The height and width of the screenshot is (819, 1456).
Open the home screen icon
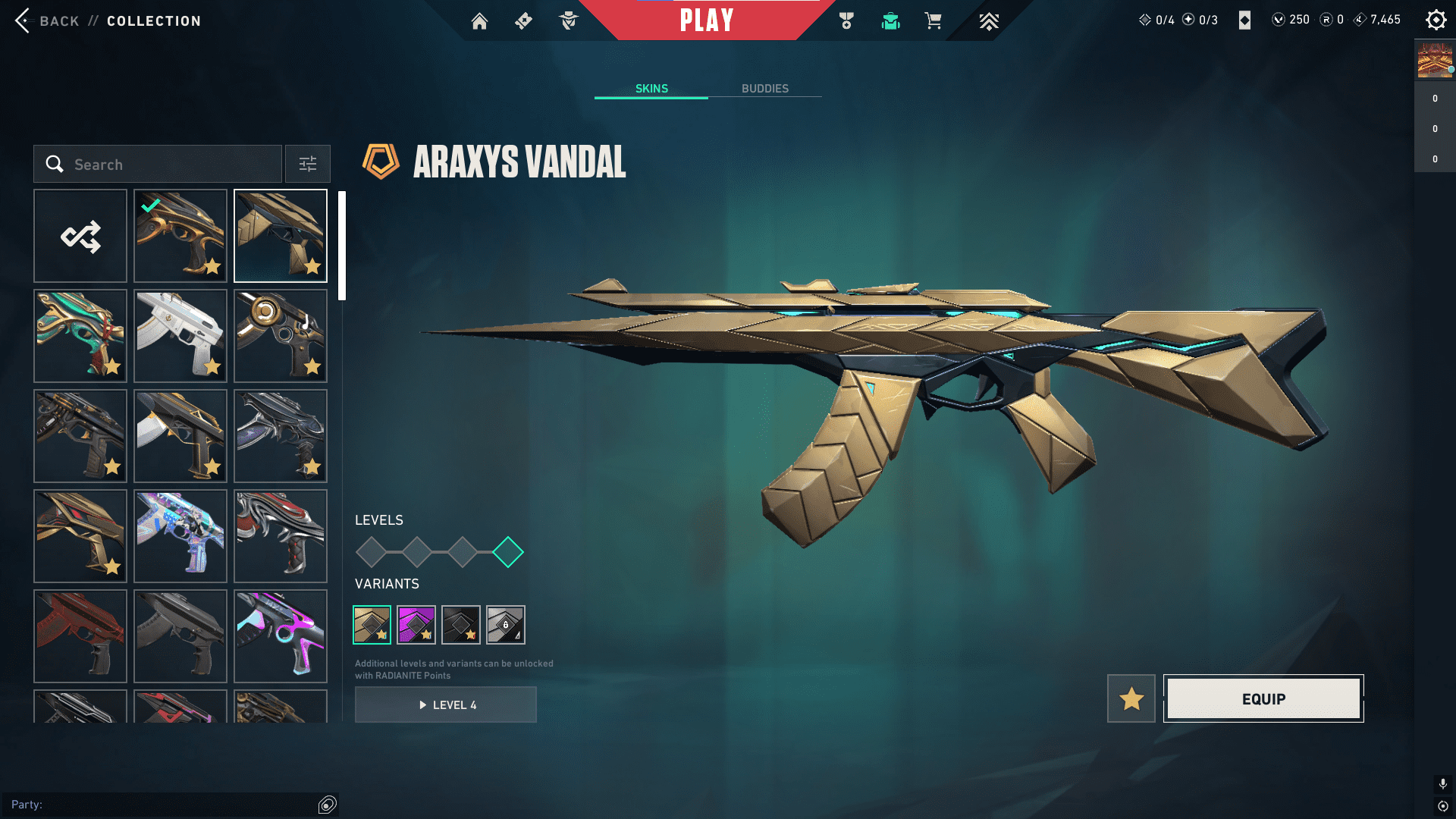pos(479,21)
